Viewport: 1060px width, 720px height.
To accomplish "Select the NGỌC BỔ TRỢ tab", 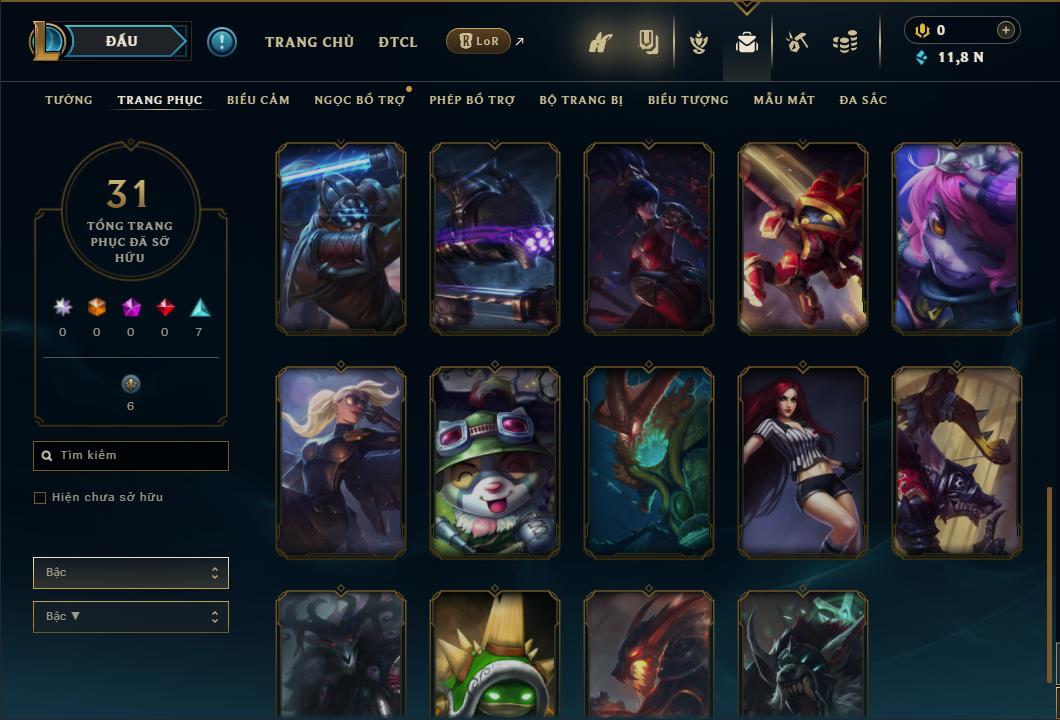I will pos(359,100).
